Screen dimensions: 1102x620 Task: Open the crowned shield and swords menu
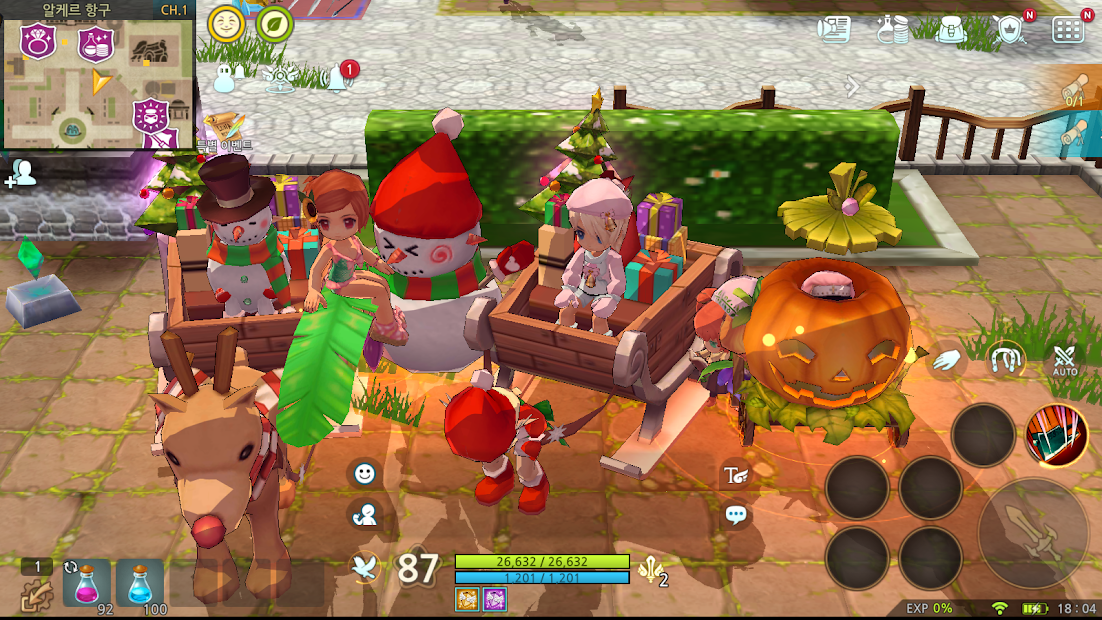point(1011,29)
